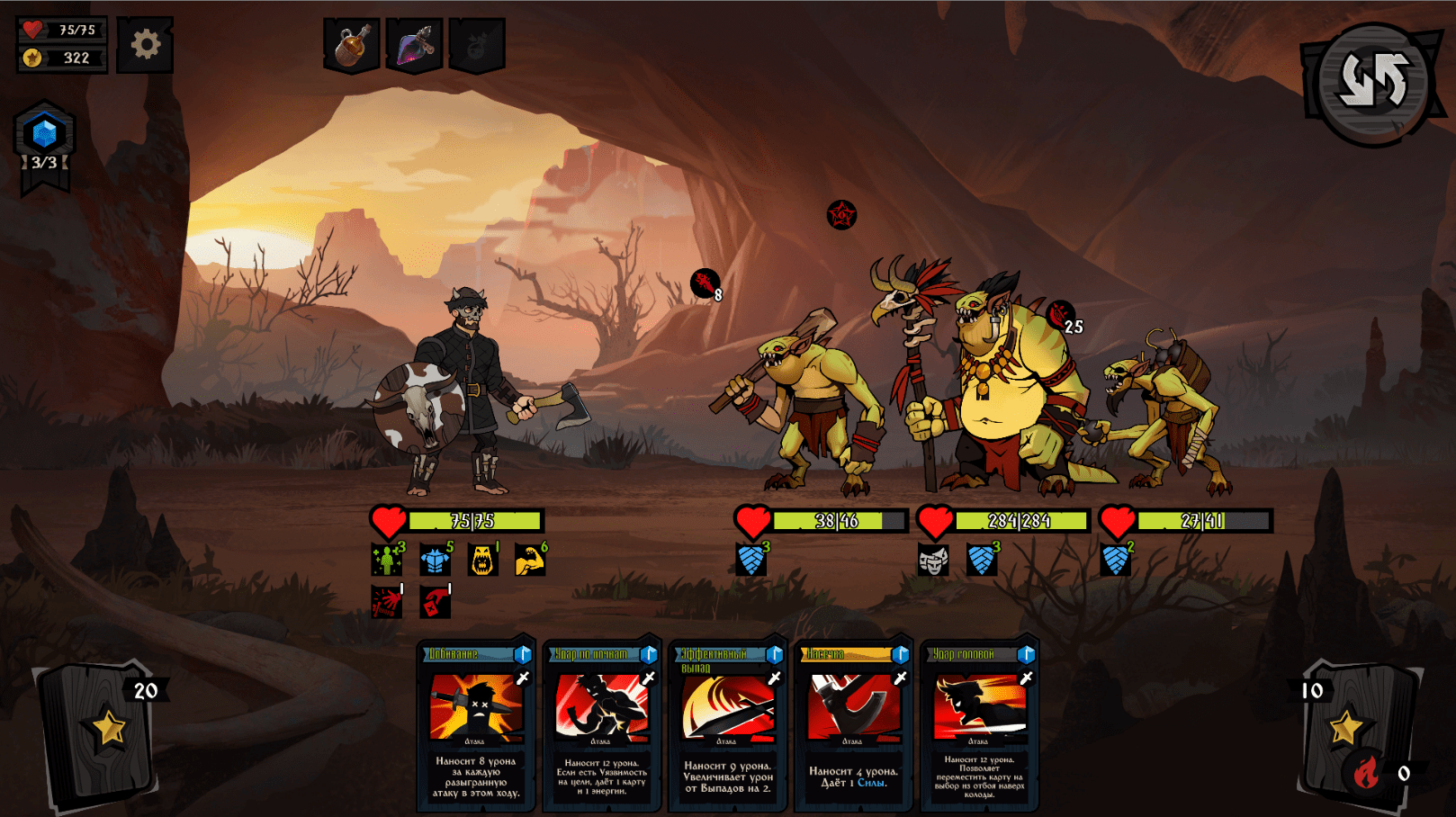1456x817 pixels.
Task: Open the exhausted cards pile with flame icon
Action: pos(1367,771)
